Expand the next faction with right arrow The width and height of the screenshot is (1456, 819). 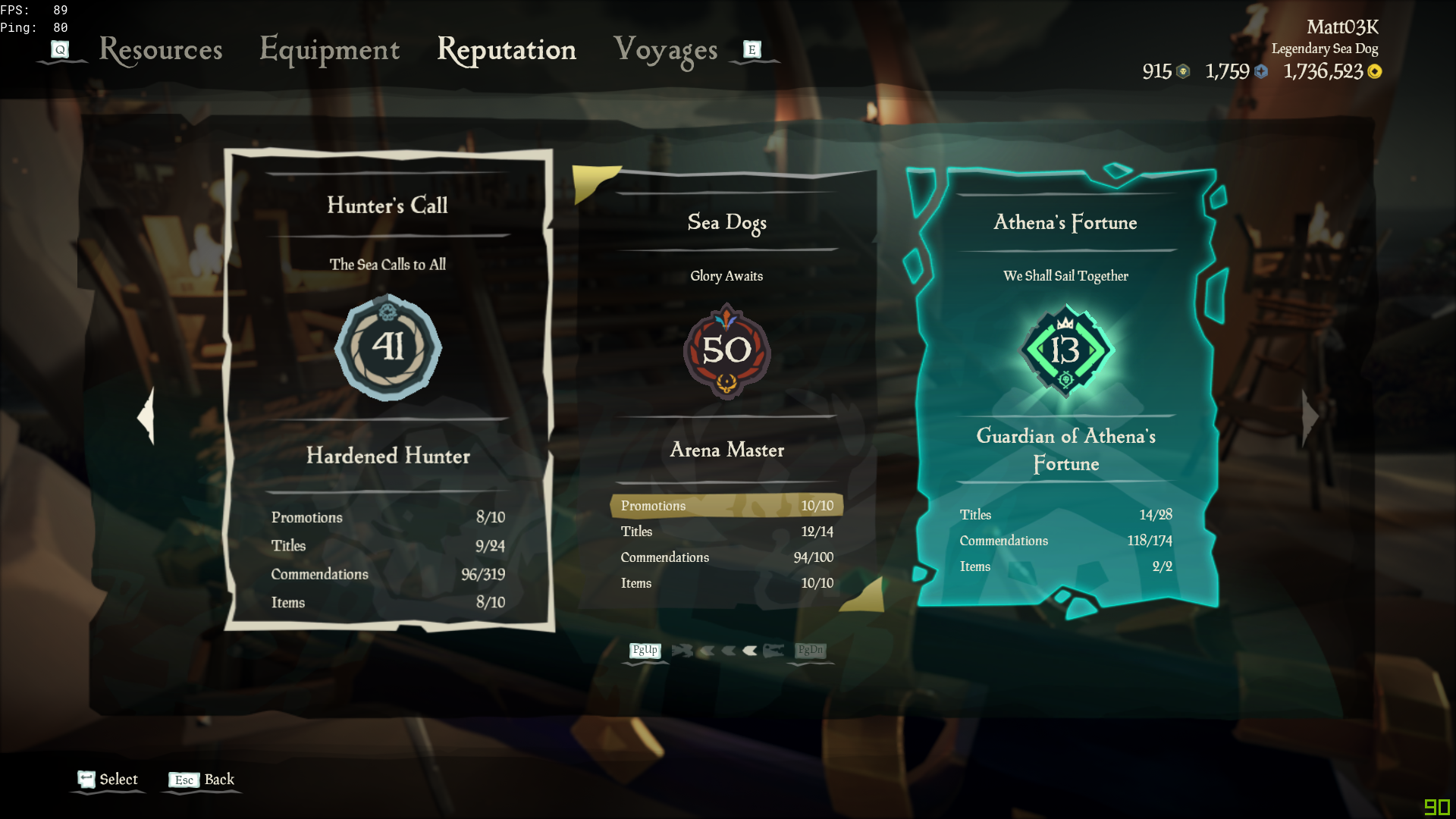click(x=1309, y=417)
